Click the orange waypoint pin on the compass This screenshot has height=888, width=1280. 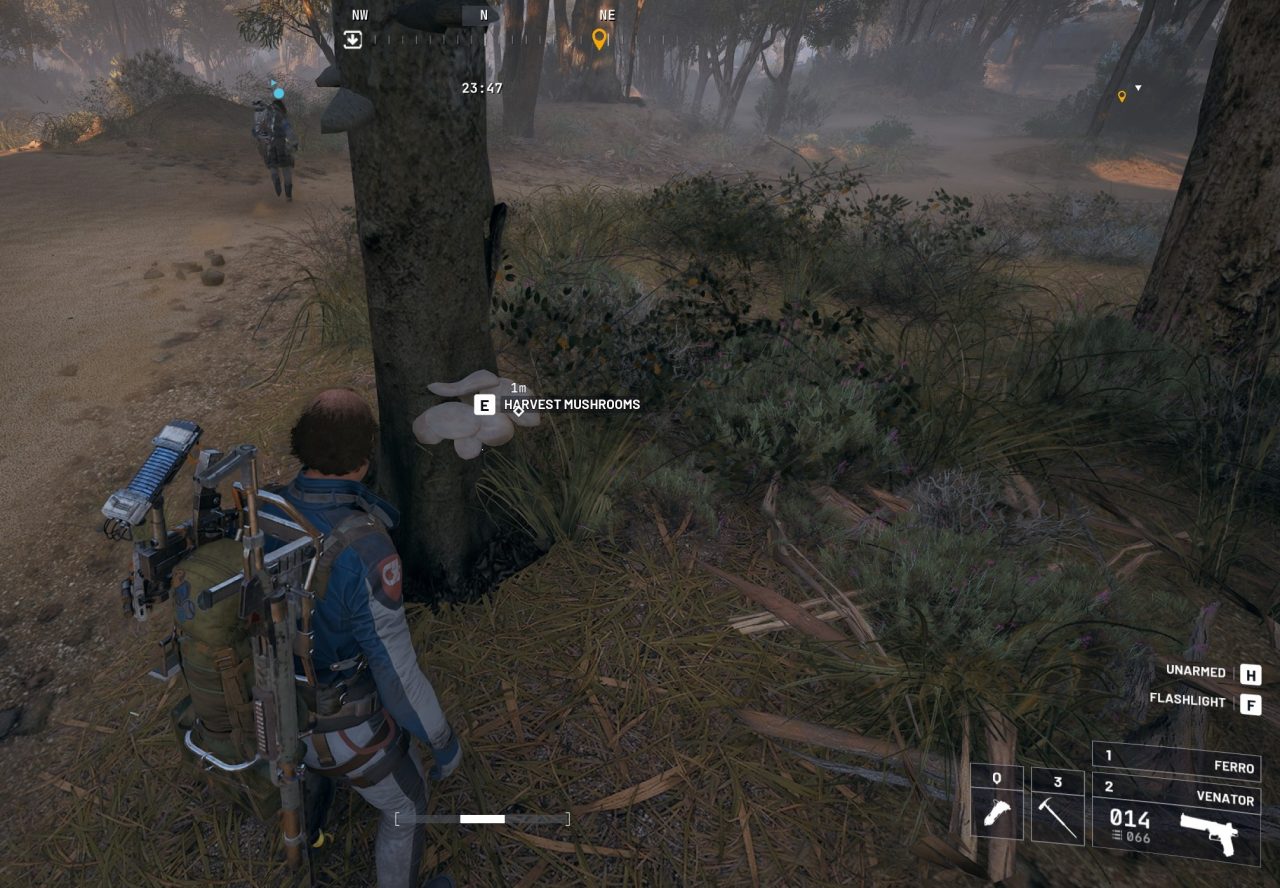600,39
